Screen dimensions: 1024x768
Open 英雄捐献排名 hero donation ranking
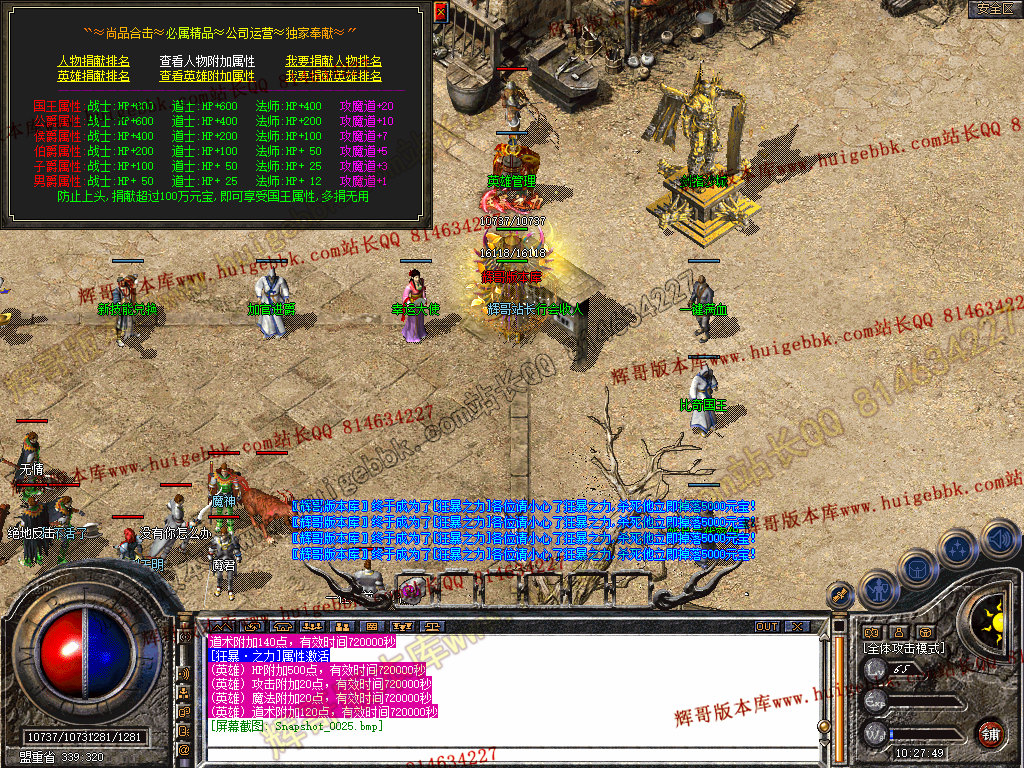(93, 76)
